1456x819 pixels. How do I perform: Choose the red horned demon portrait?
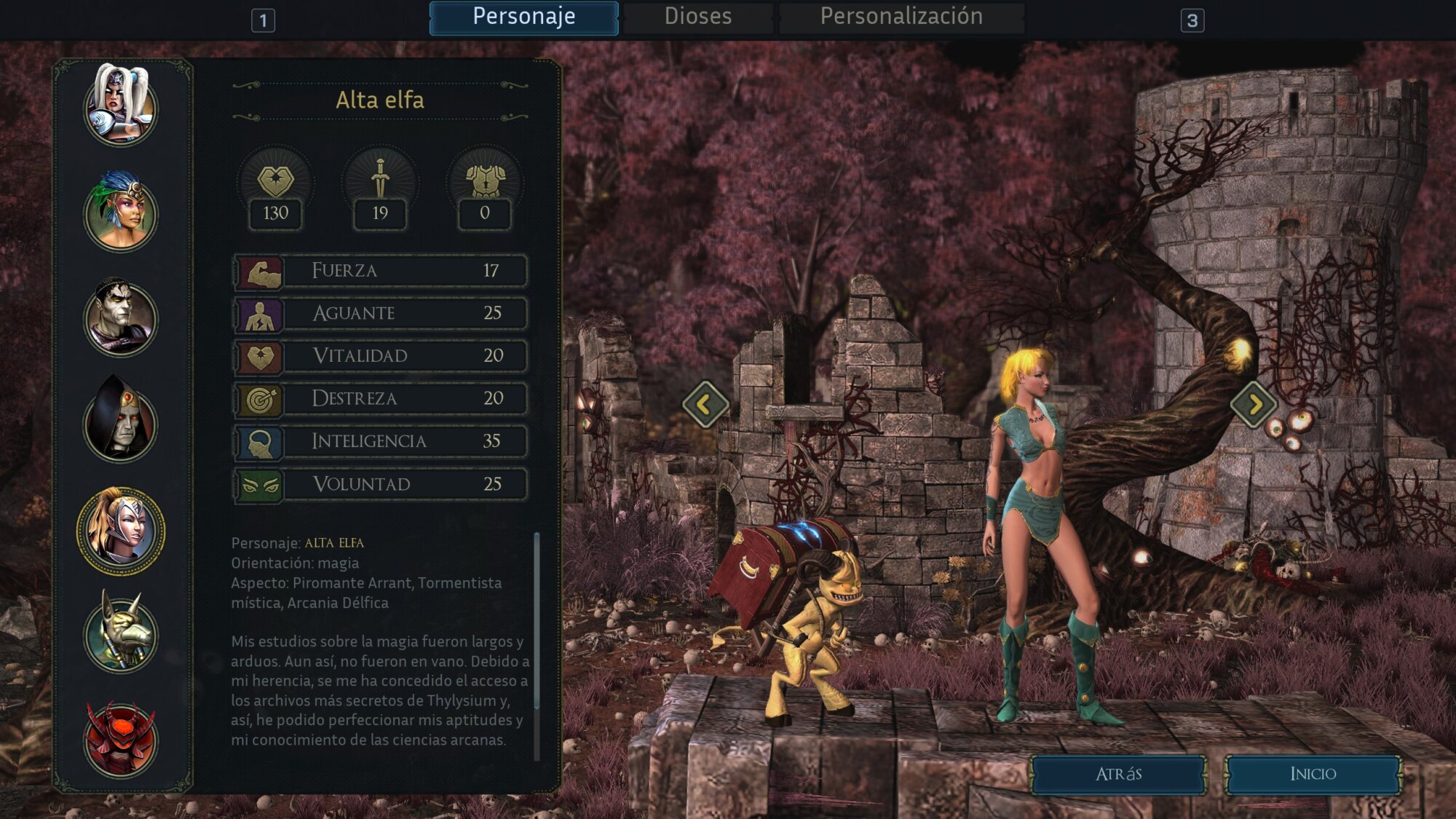coord(120,740)
